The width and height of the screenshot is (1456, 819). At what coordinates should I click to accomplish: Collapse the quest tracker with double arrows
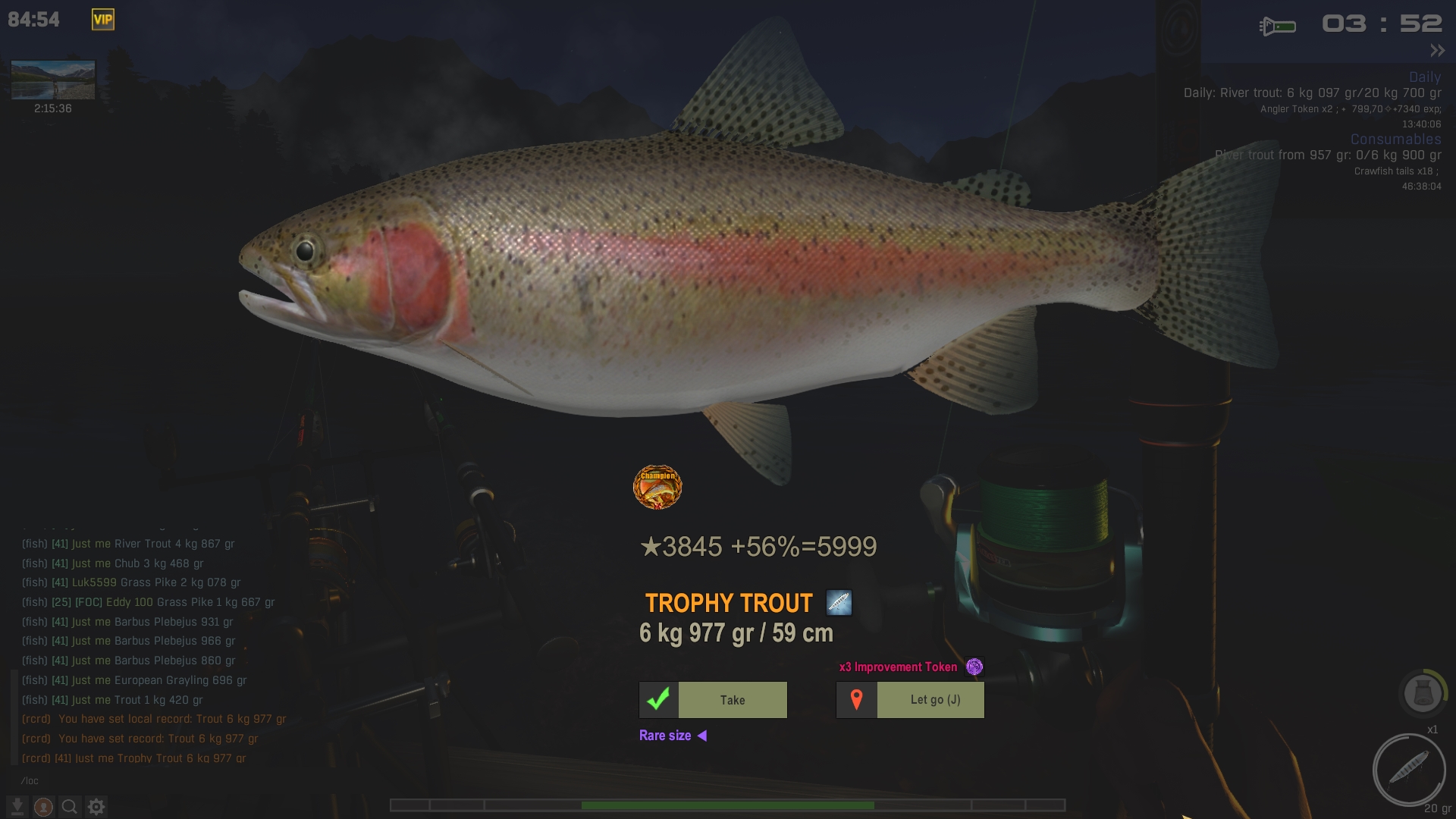(x=1437, y=51)
